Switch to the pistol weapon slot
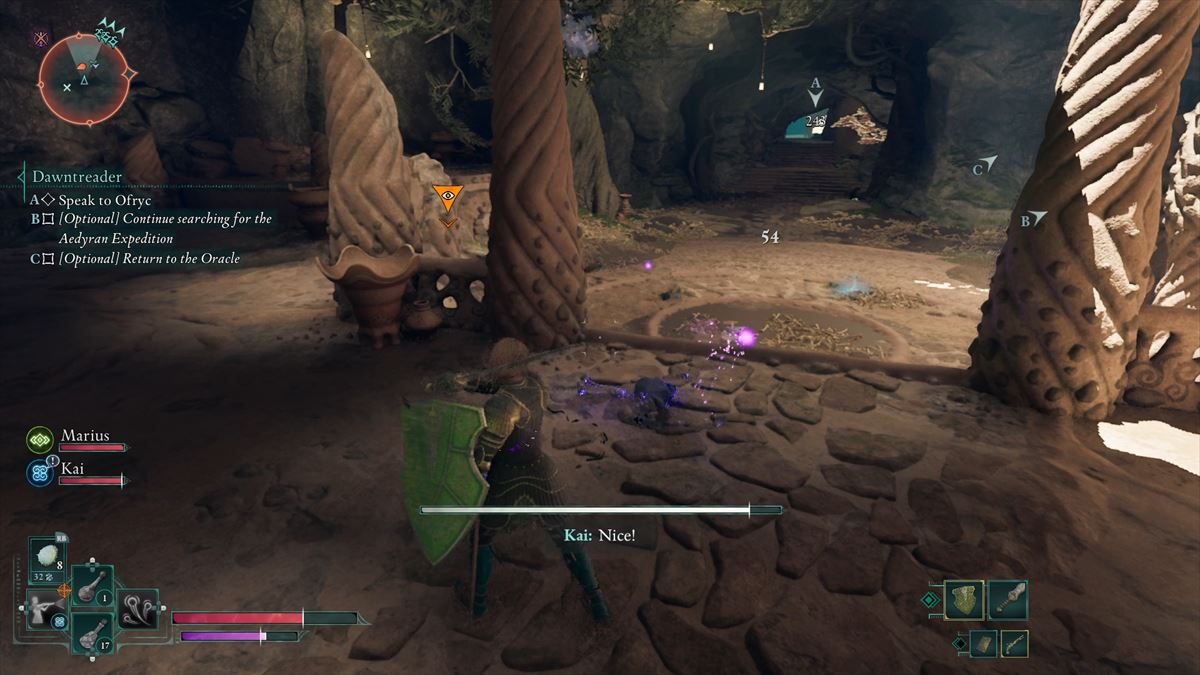1200x675 pixels. coord(1014,643)
